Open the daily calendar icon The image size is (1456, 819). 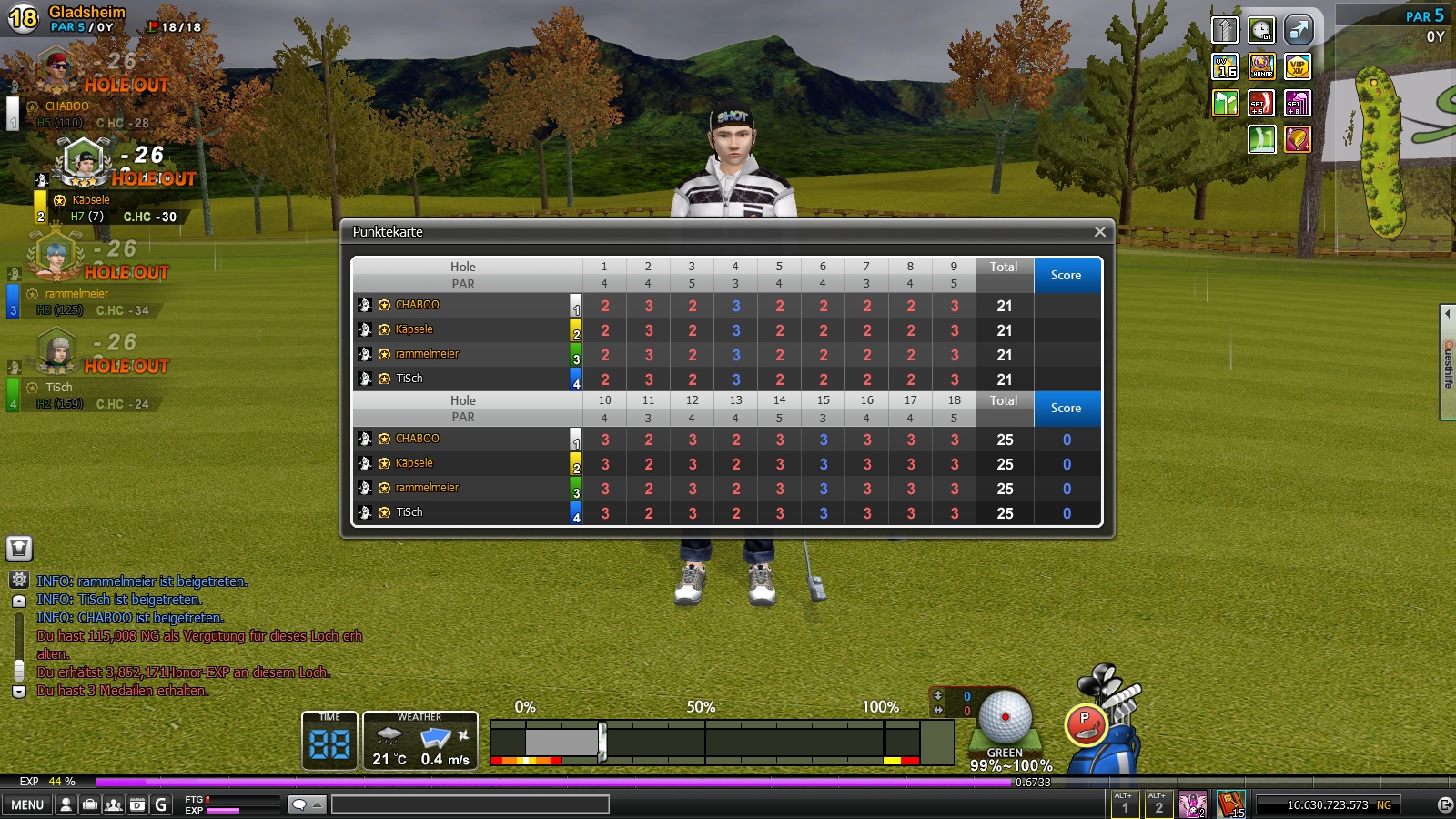(x=137, y=804)
